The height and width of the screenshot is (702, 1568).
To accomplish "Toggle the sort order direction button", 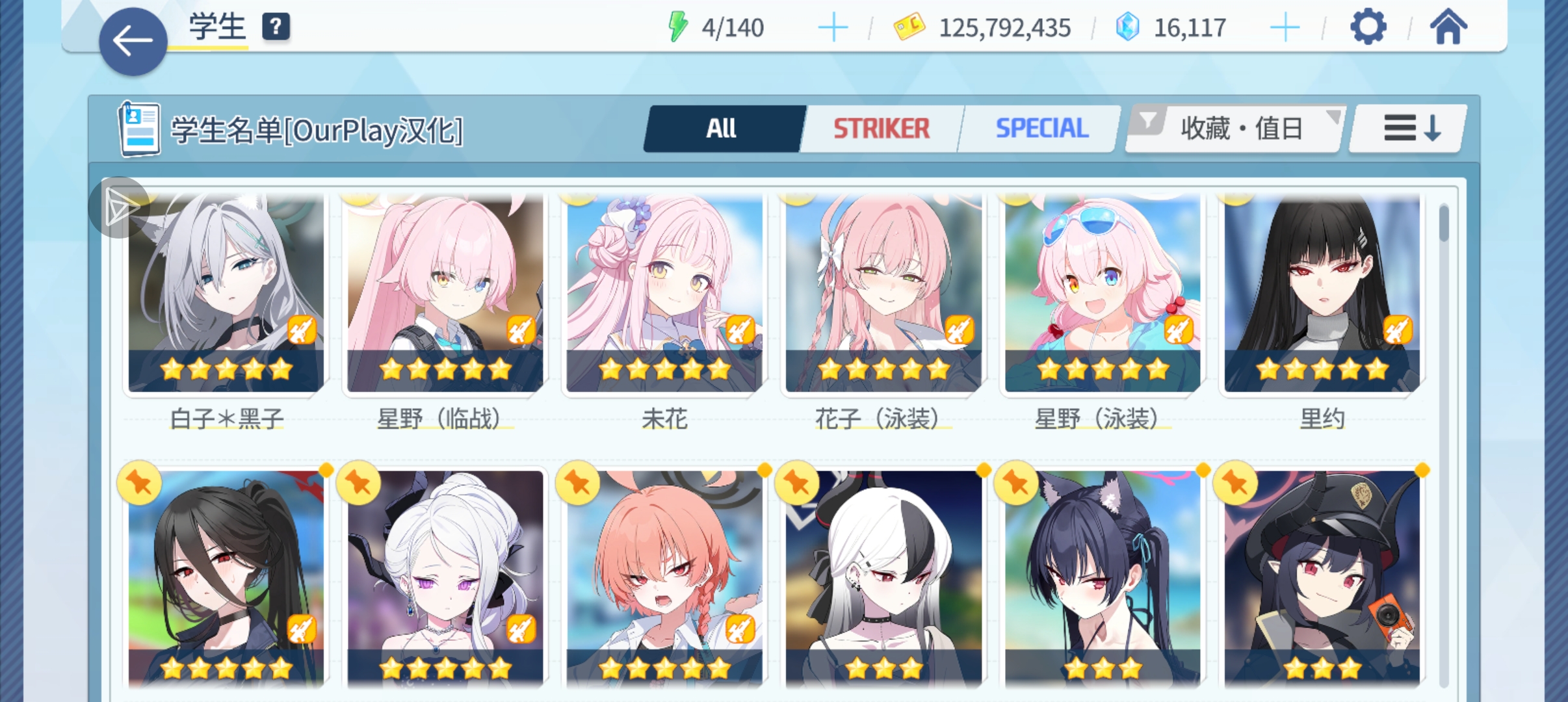I will tap(1408, 129).
